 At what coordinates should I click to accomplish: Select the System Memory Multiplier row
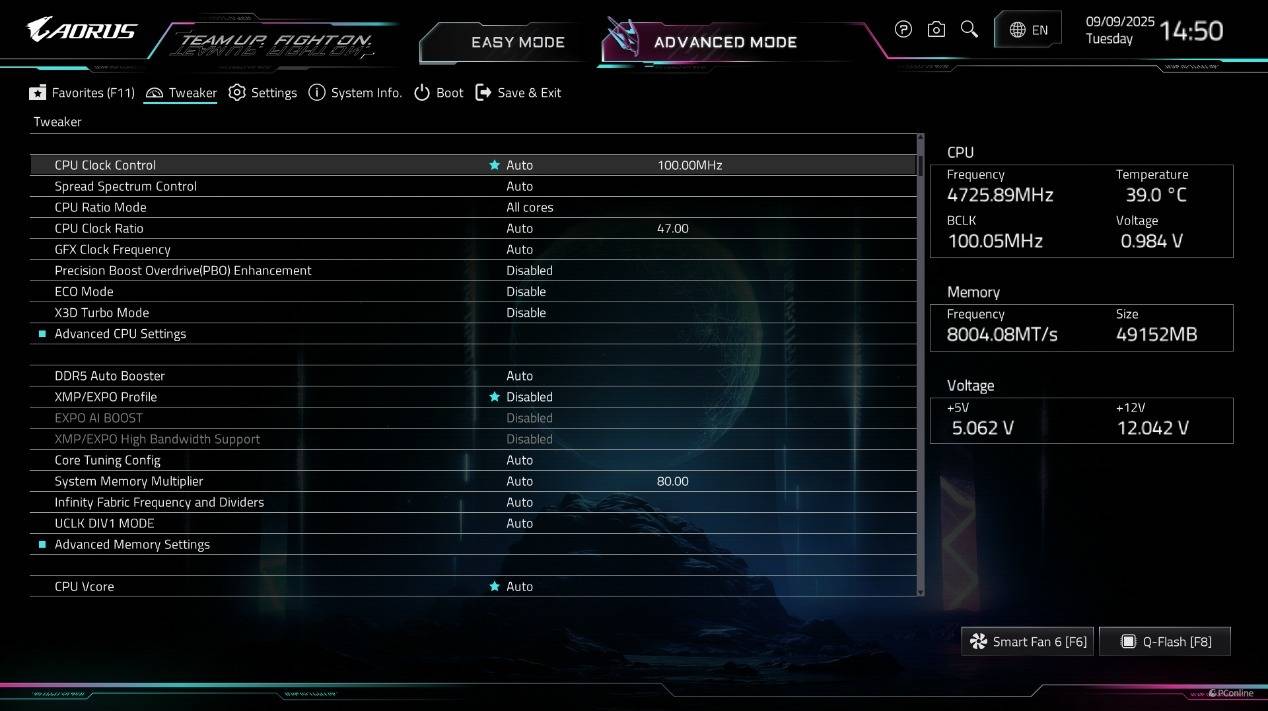click(x=129, y=481)
